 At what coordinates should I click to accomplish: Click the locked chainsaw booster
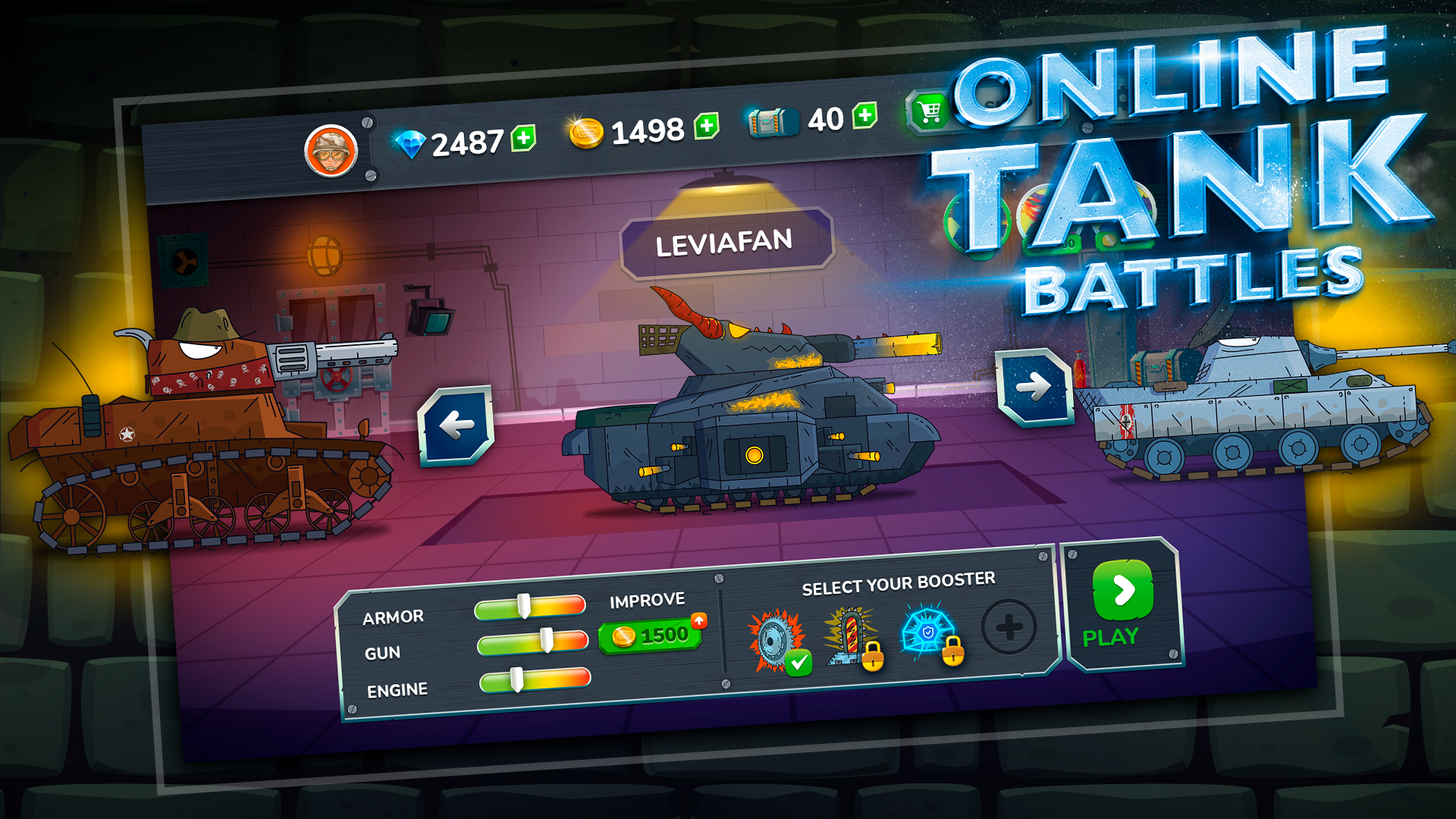[x=849, y=635]
